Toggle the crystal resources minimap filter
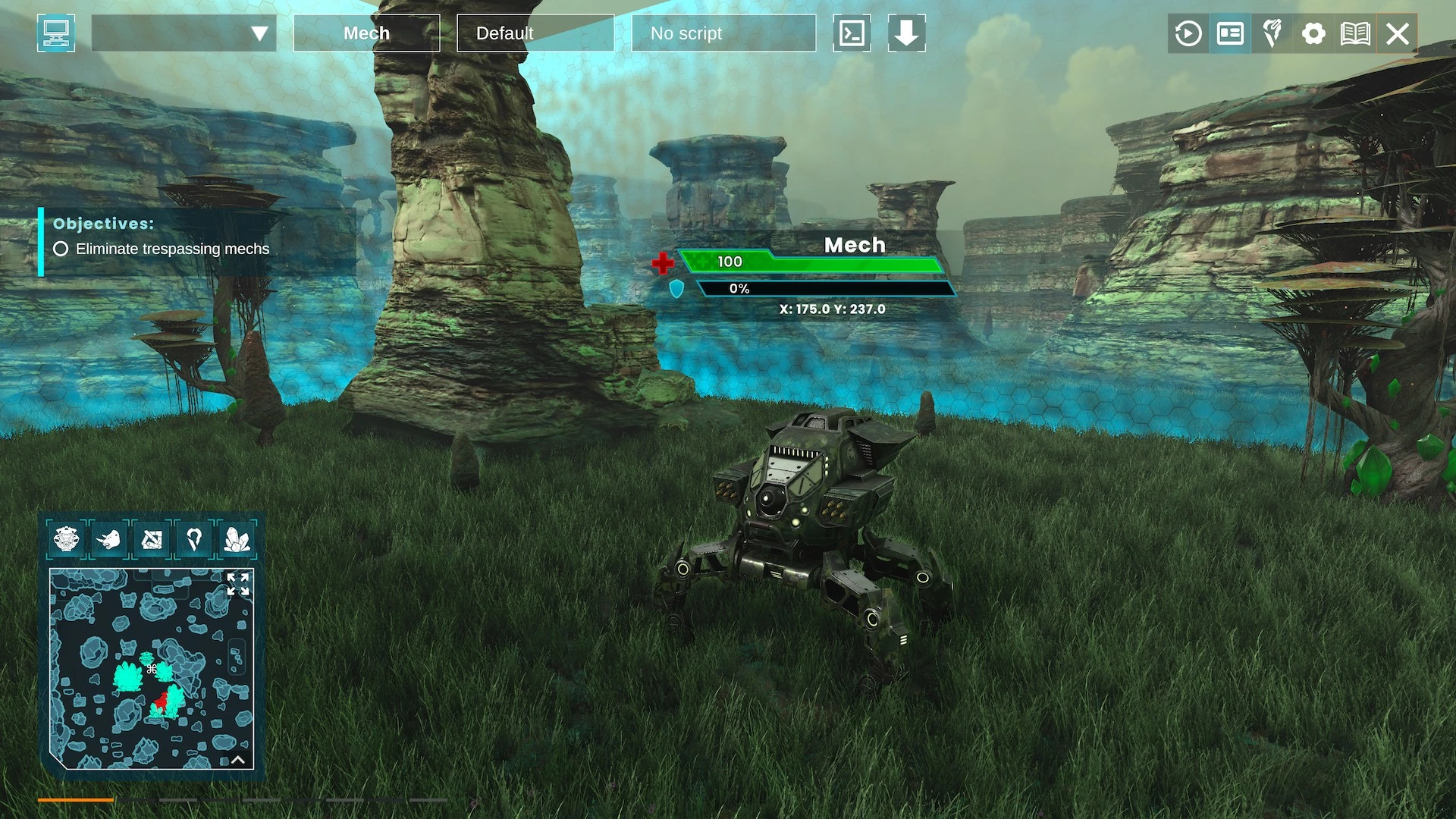The image size is (1456, 819). [237, 540]
